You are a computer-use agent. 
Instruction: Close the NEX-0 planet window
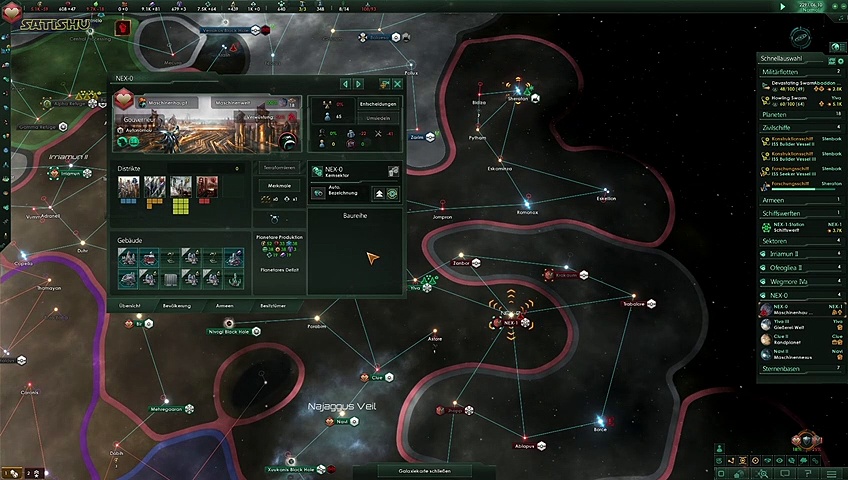click(x=397, y=84)
